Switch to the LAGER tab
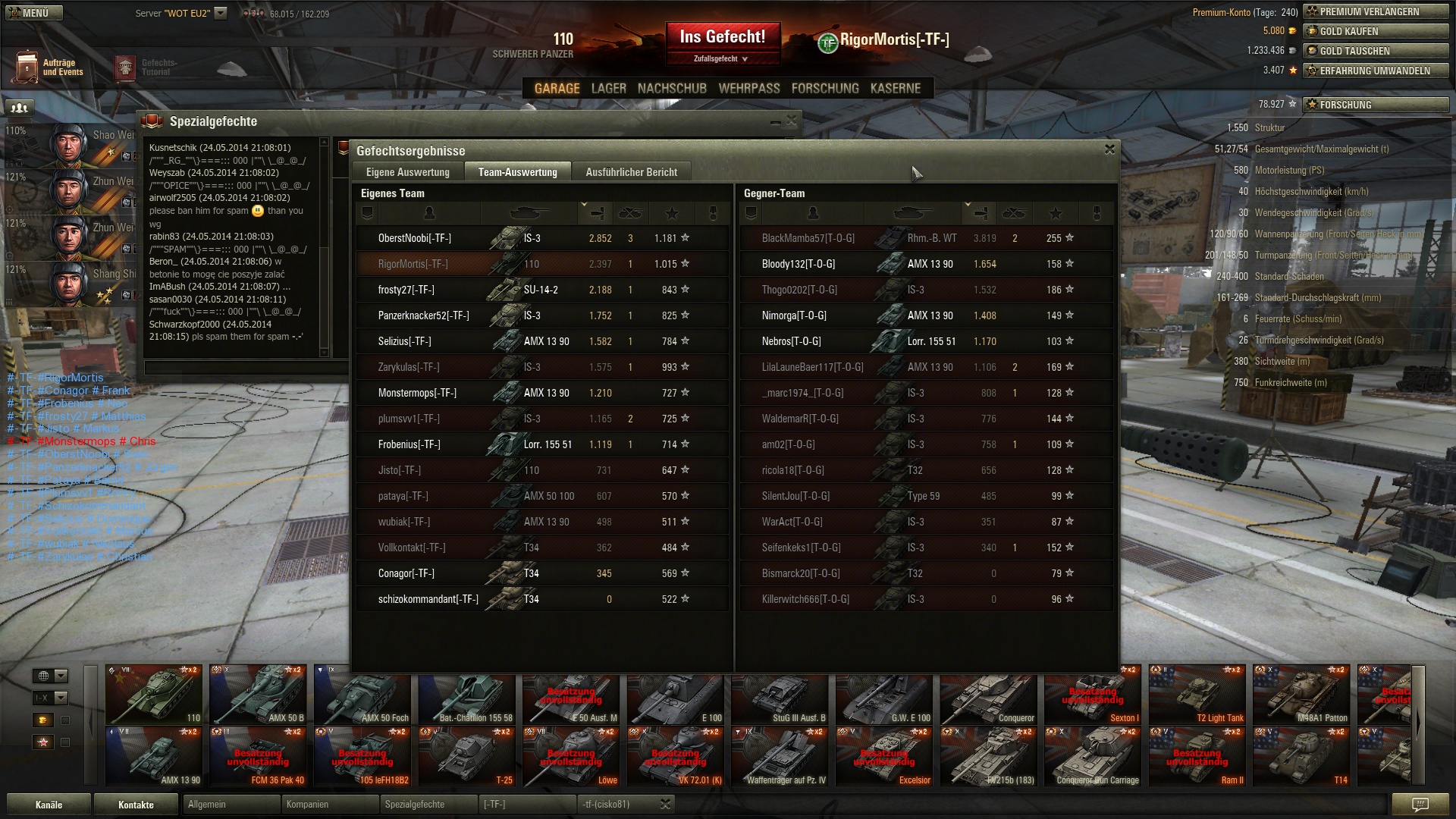 pyautogui.click(x=608, y=89)
